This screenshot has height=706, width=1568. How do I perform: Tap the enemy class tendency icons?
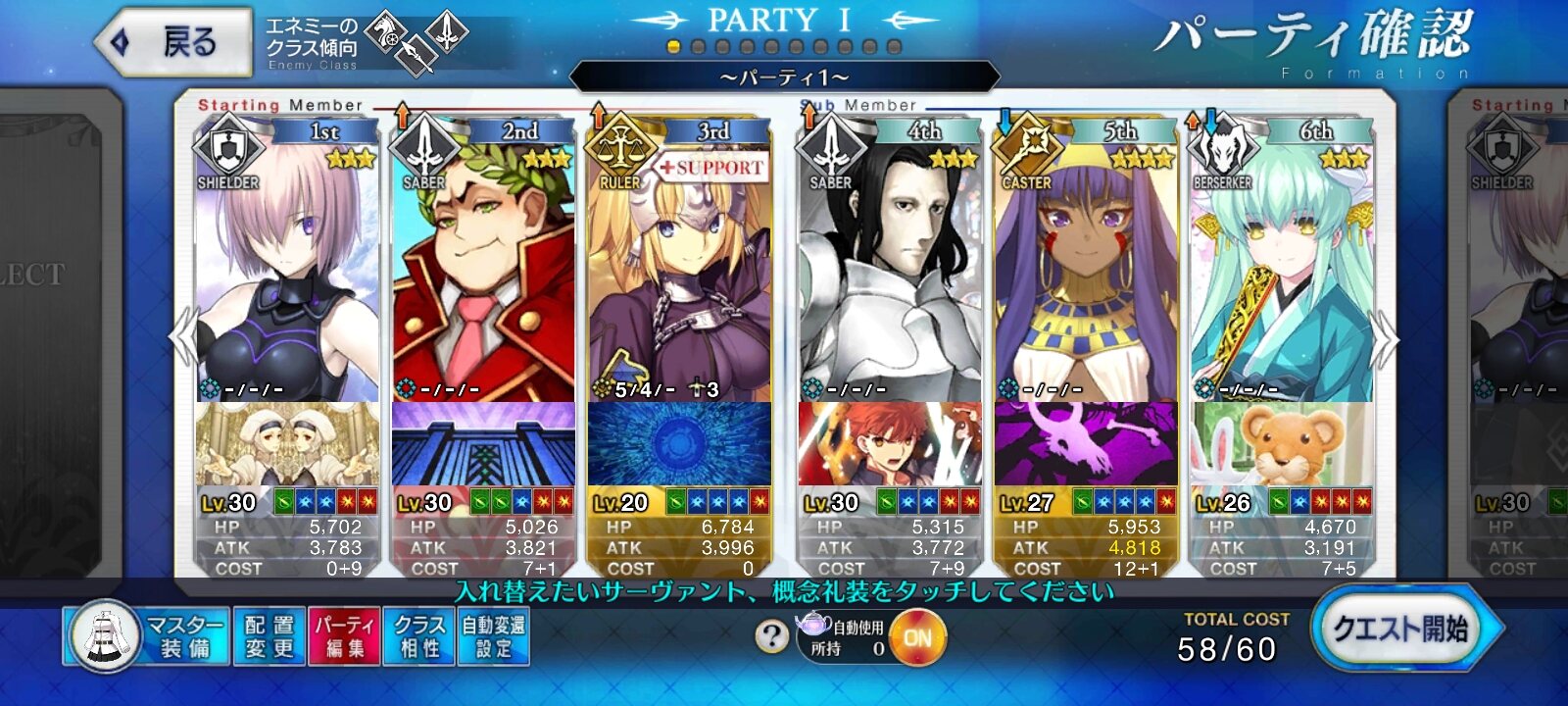click(416, 42)
